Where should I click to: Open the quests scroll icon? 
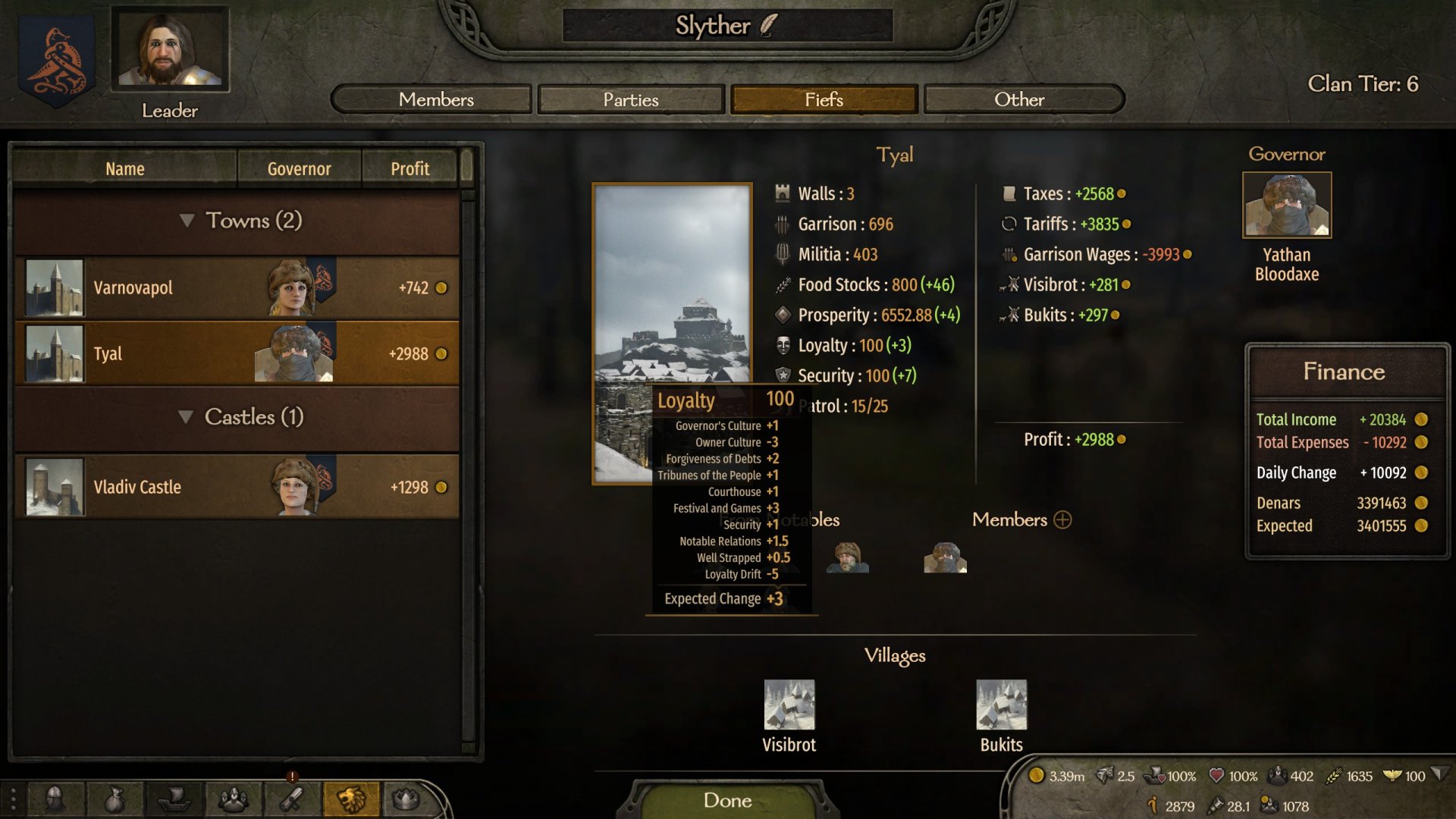click(x=291, y=799)
